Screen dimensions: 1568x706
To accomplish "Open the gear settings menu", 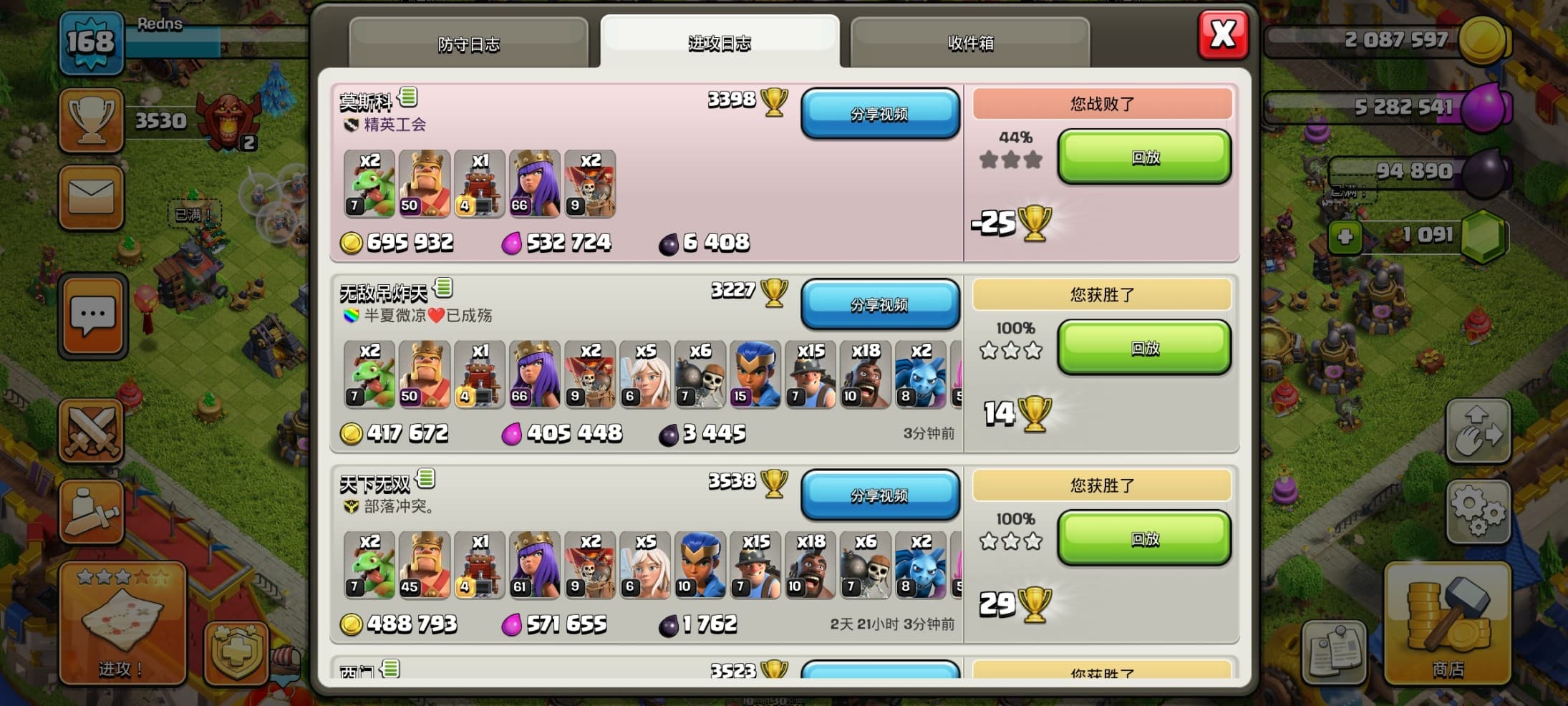I will click(1478, 511).
